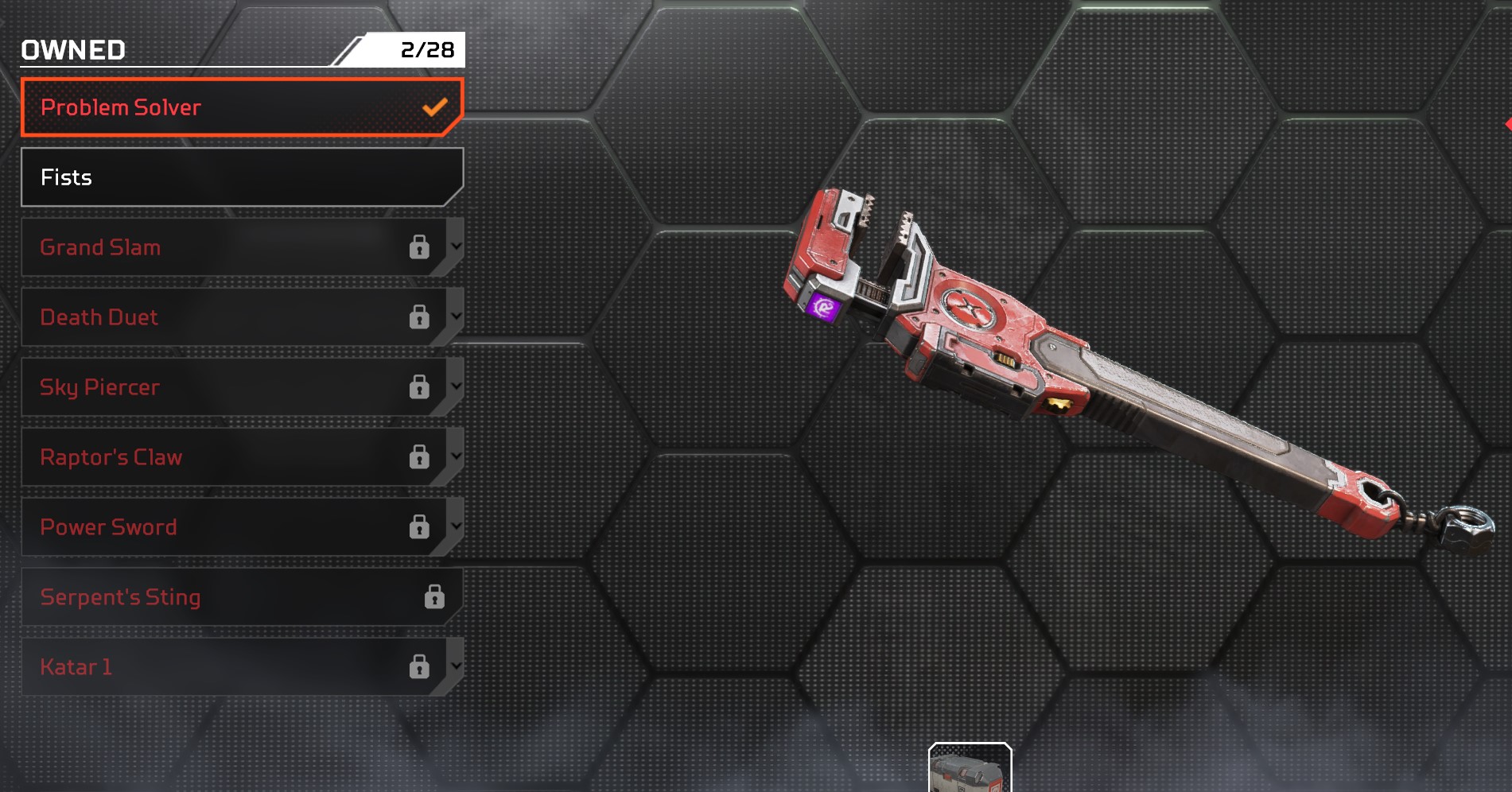Image resolution: width=1512 pixels, height=792 pixels.
Task: Open the thumbnail below the wrench preview
Action: tap(970, 769)
